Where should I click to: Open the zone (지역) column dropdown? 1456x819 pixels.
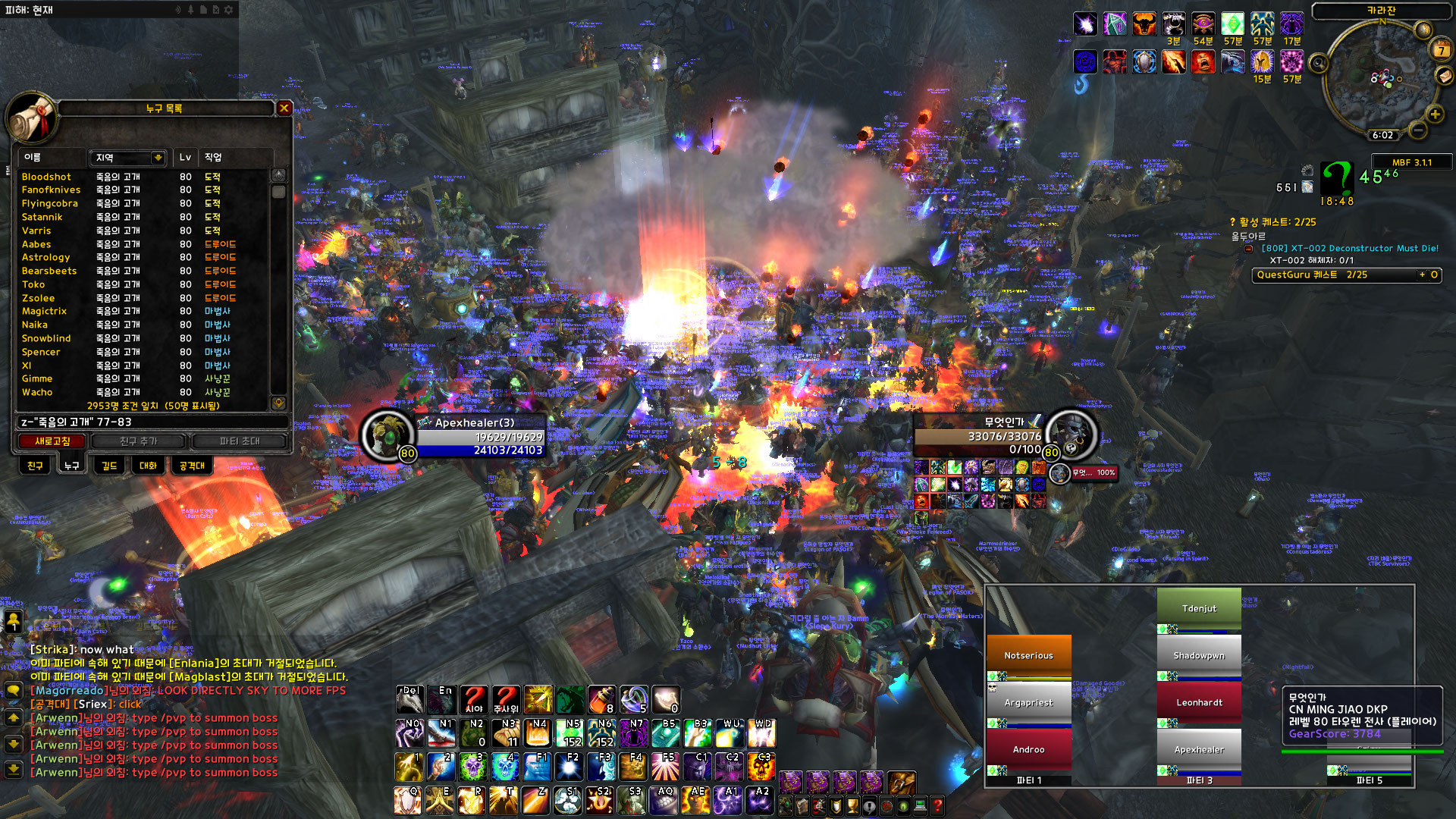tap(158, 158)
